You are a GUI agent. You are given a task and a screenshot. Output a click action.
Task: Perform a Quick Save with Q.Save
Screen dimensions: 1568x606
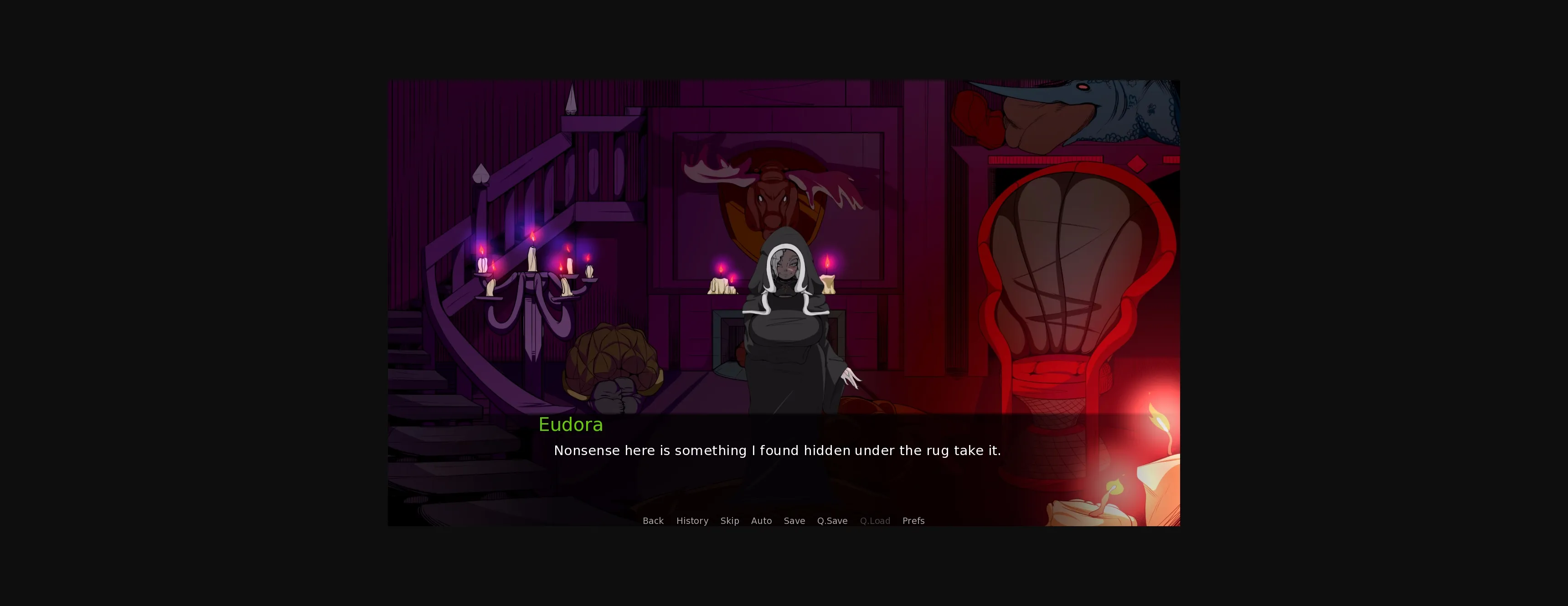pyautogui.click(x=832, y=521)
